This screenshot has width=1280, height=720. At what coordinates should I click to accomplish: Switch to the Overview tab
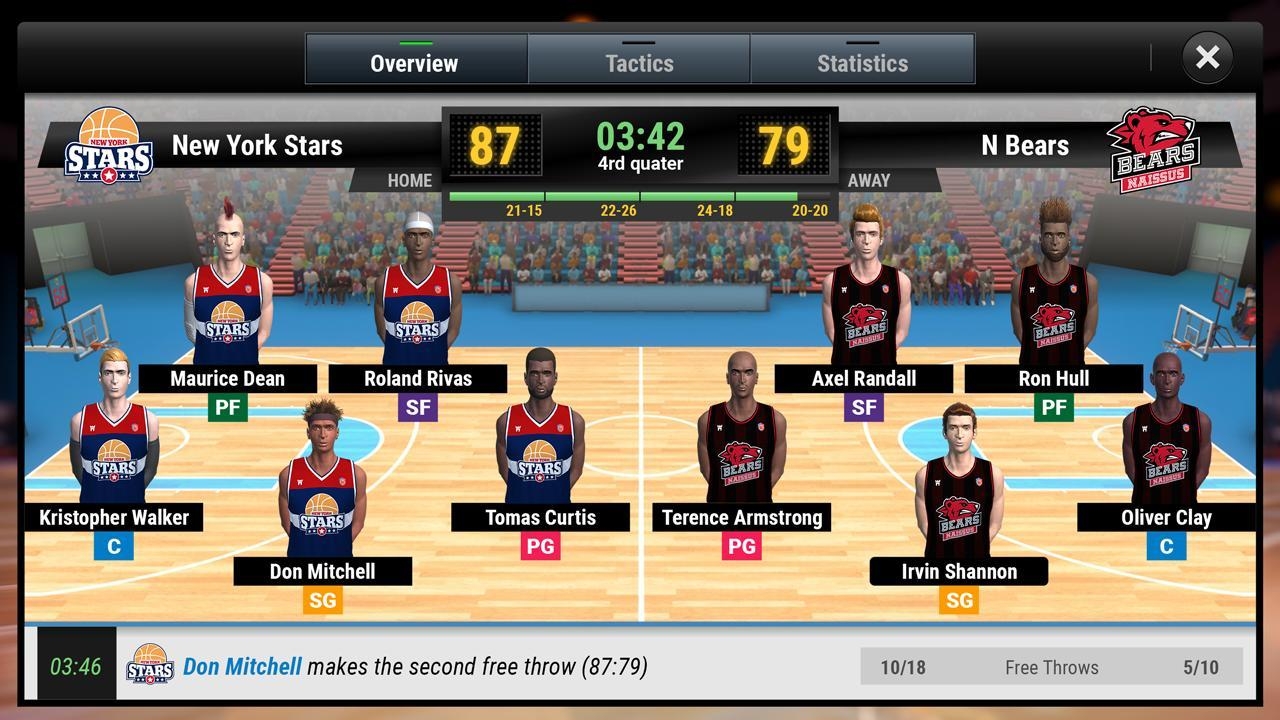pyautogui.click(x=415, y=62)
